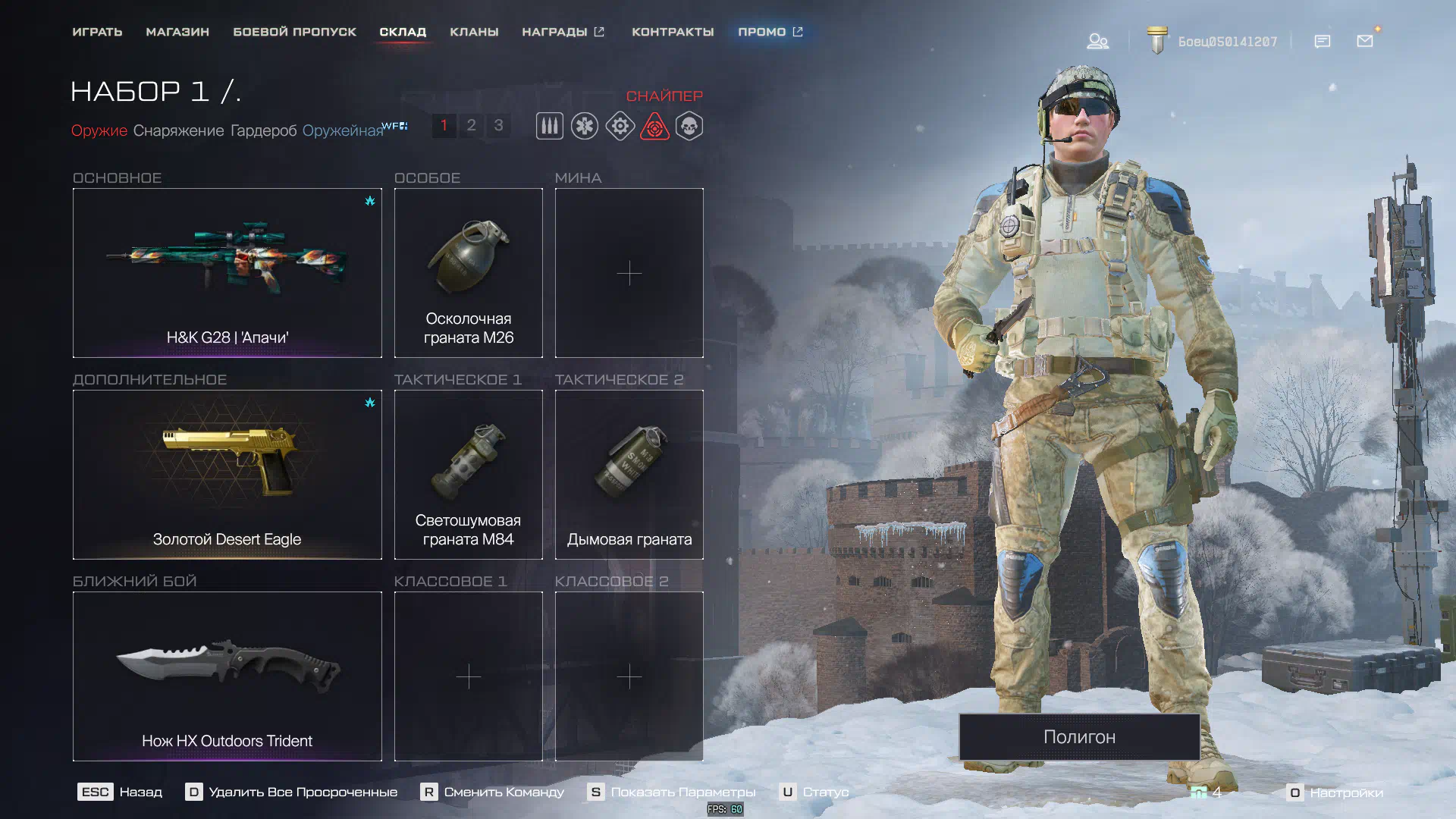Open the Золотой Desert Eagle slot

pyautogui.click(x=227, y=475)
